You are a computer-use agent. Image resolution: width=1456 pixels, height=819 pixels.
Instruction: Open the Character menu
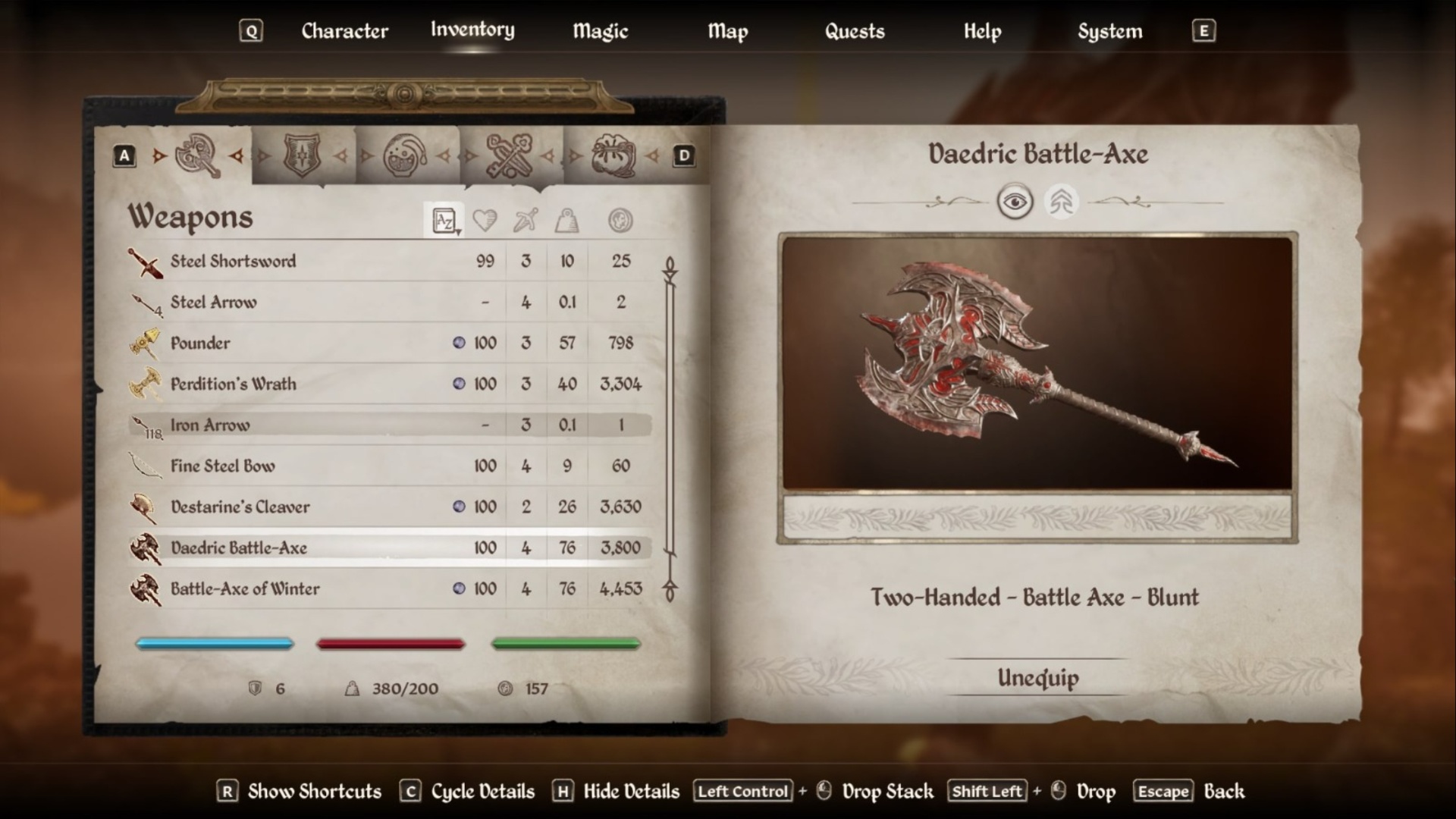344,31
